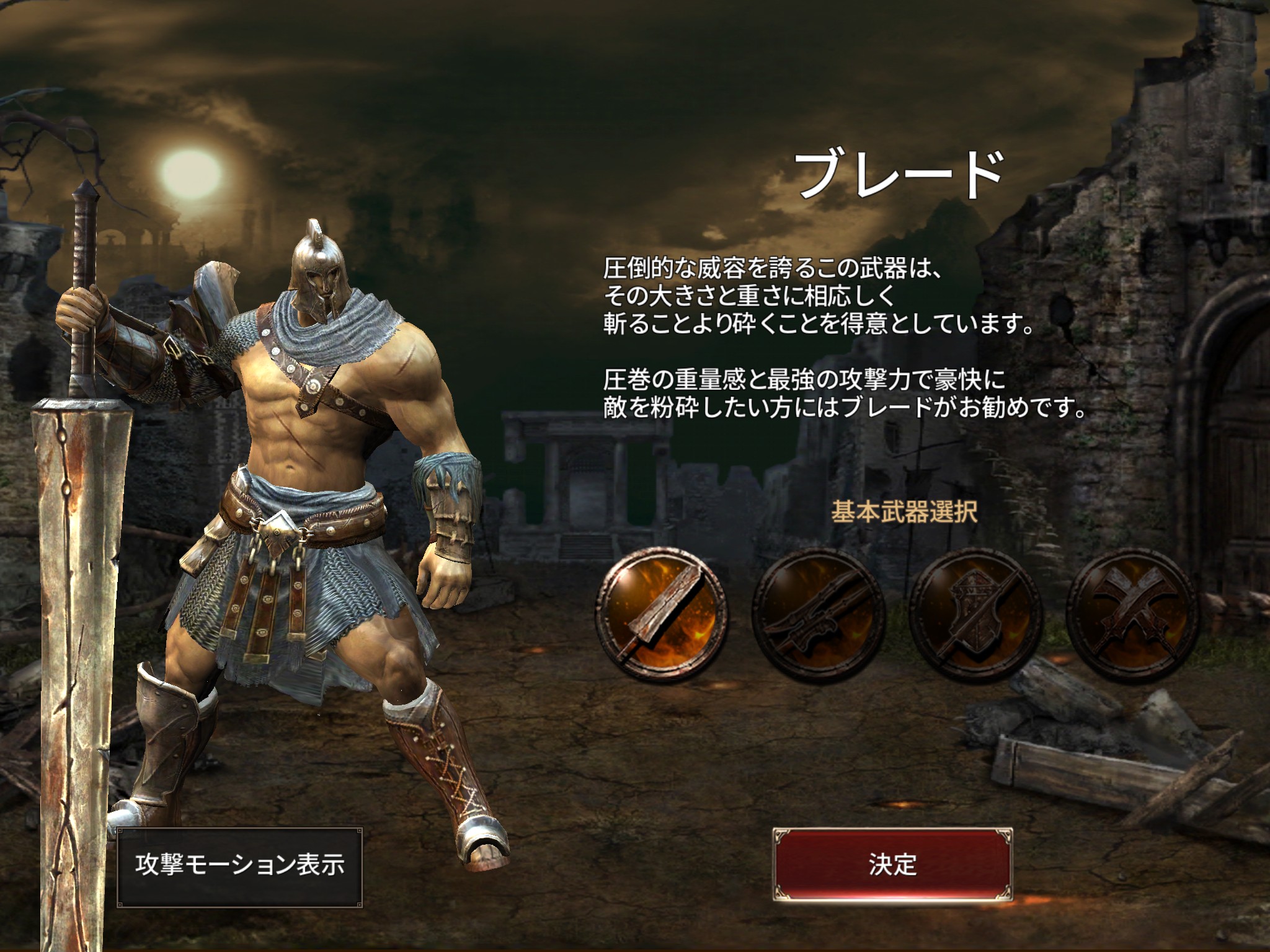Screen dimensions: 1270x952
Task: Confirm weapon choice with the 決定 button
Action: (x=892, y=865)
